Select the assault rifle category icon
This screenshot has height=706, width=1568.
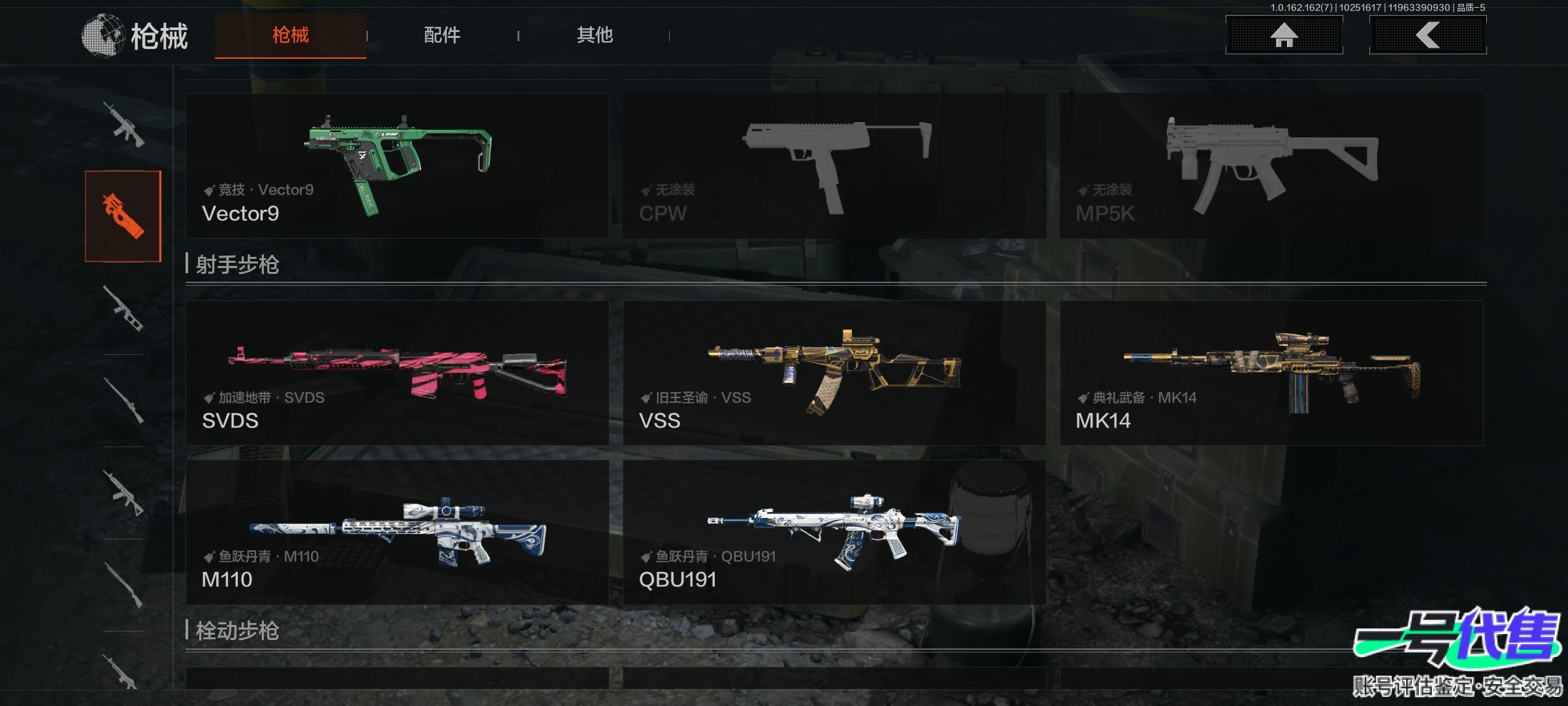123,124
